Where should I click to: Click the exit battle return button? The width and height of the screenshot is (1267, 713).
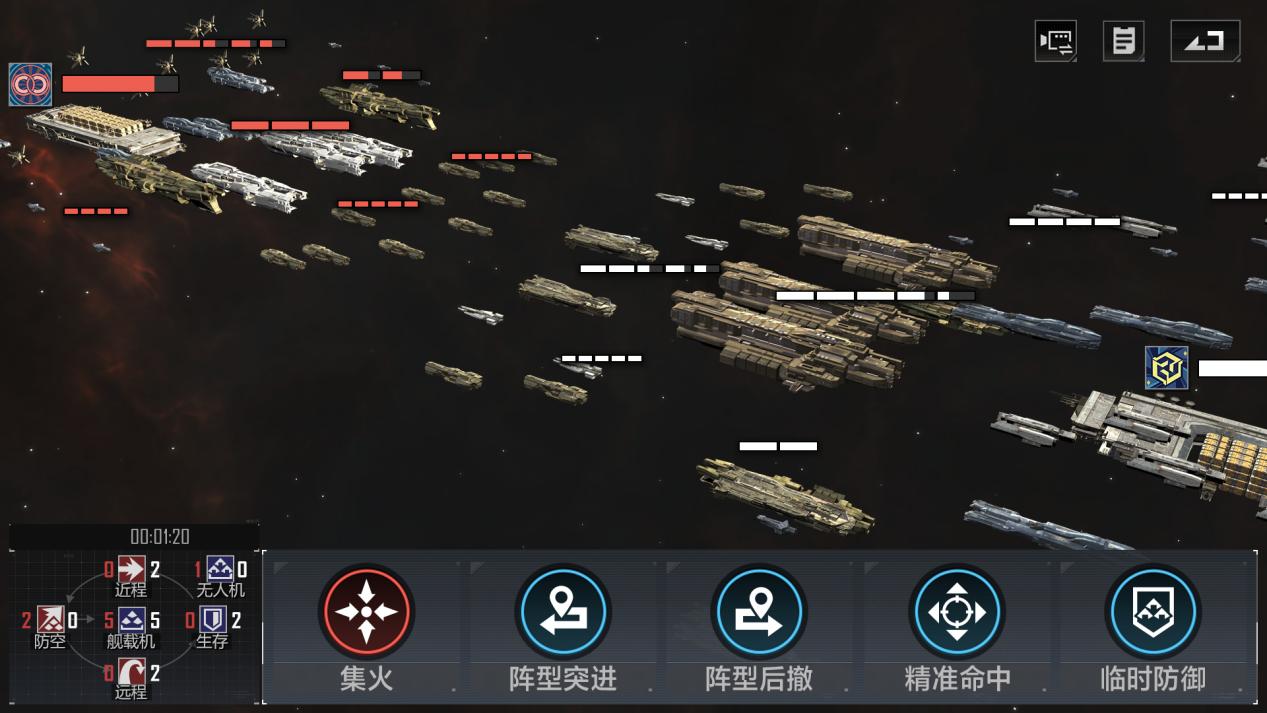[x=1205, y=41]
